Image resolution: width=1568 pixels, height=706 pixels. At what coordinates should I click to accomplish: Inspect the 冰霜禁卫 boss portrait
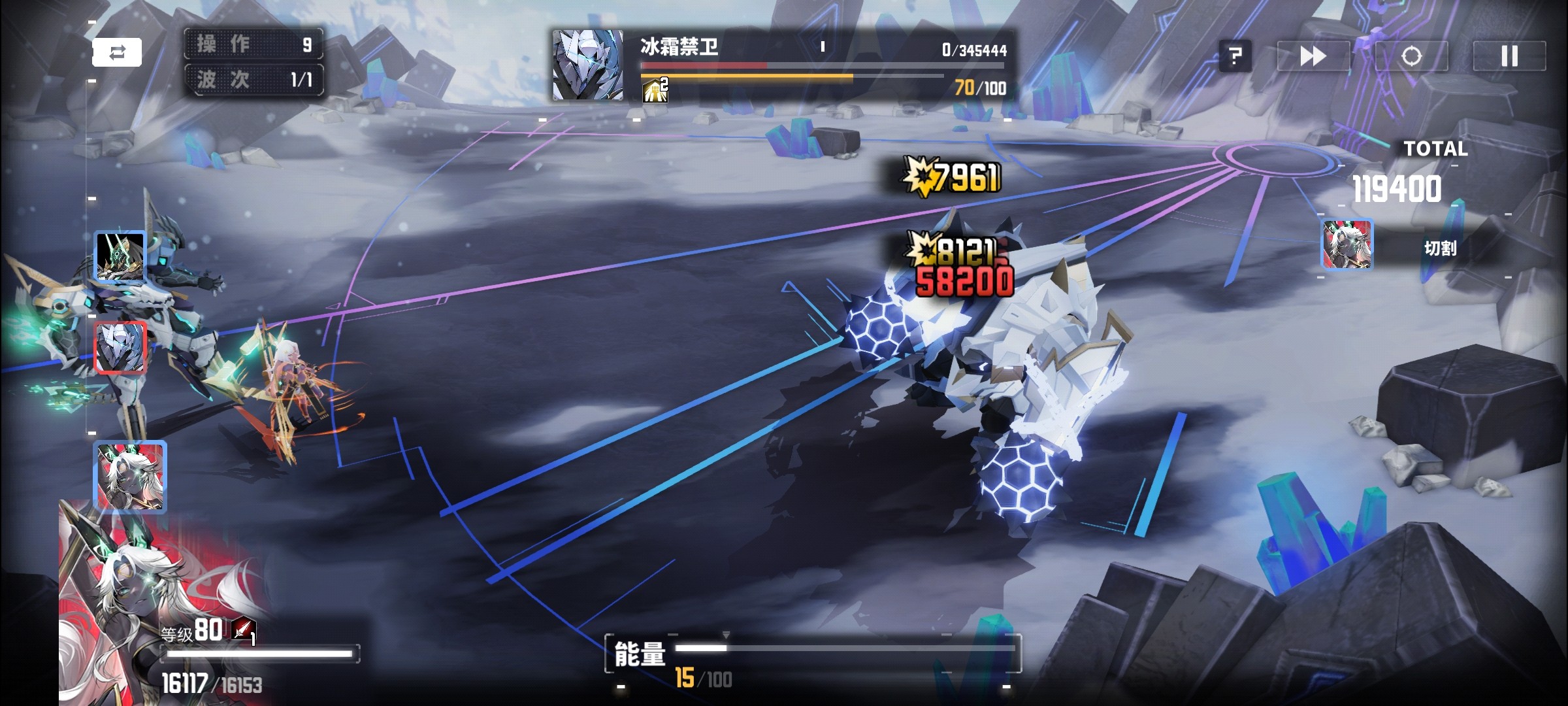587,65
